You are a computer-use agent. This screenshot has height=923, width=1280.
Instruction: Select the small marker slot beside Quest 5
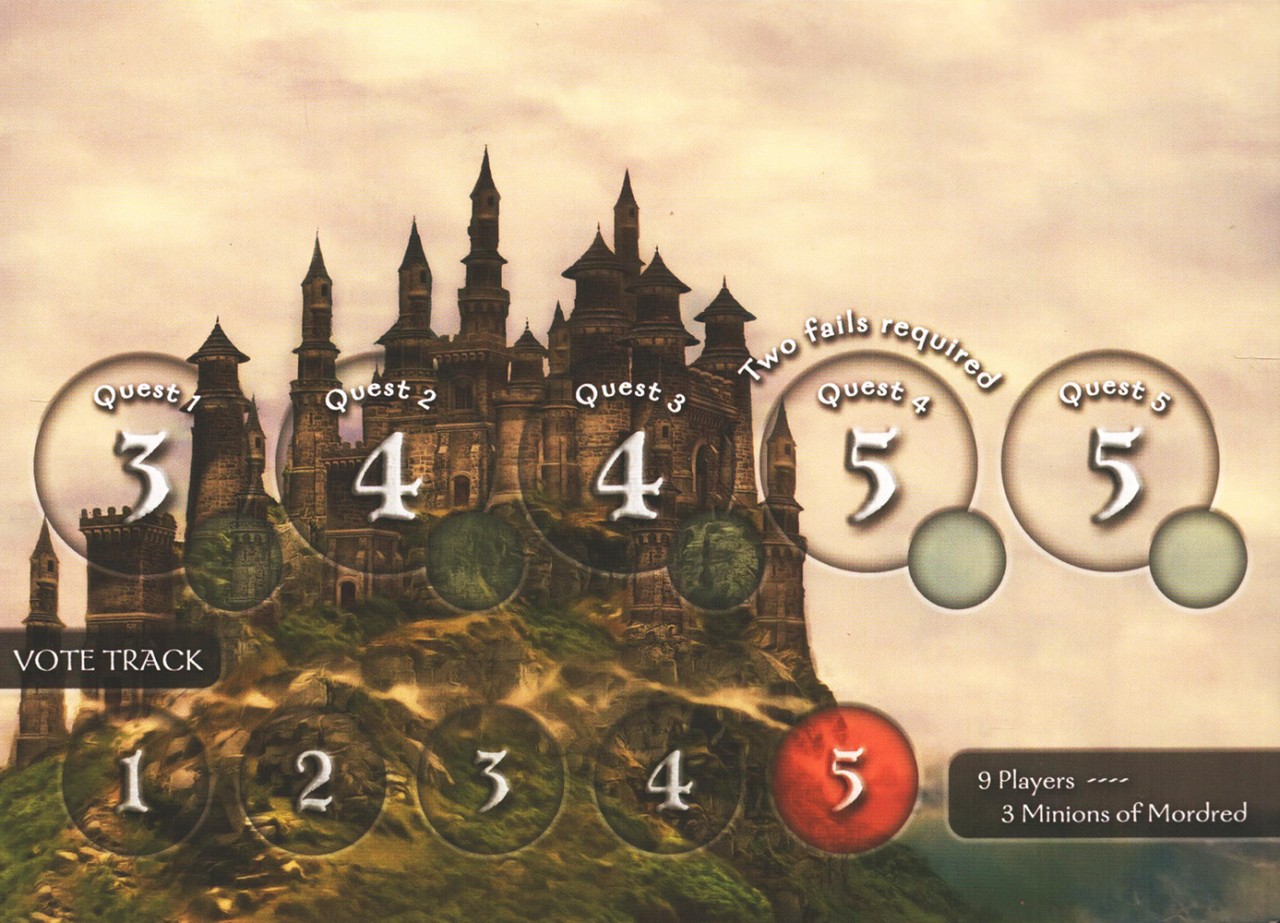1197,558
